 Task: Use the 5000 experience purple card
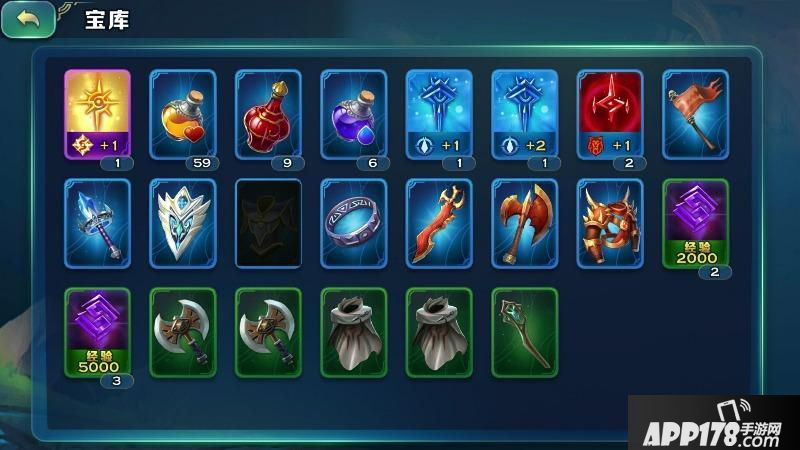[x=97, y=331]
